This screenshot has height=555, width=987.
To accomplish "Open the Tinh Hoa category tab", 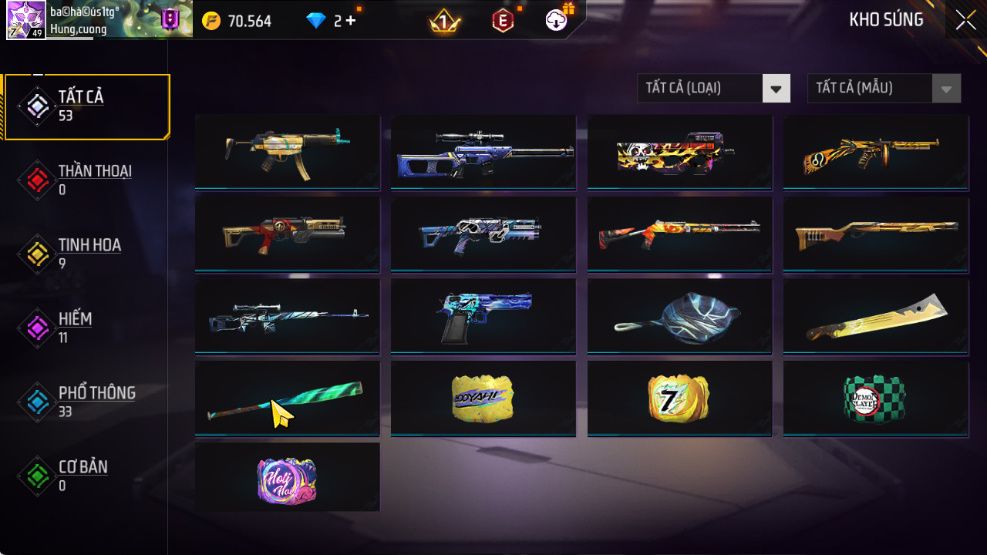I will pyautogui.click(x=85, y=253).
